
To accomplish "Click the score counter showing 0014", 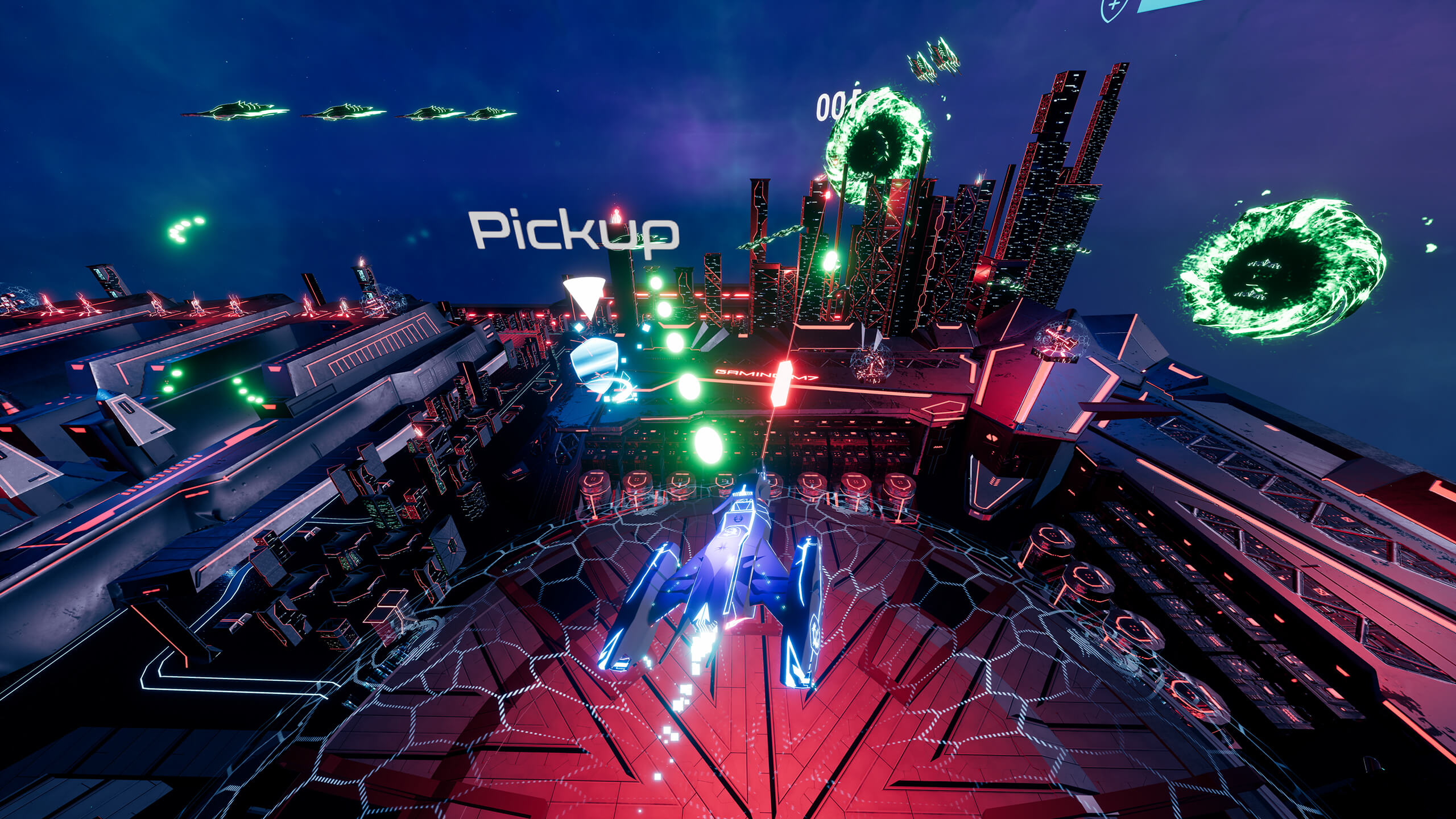I will [840, 105].
